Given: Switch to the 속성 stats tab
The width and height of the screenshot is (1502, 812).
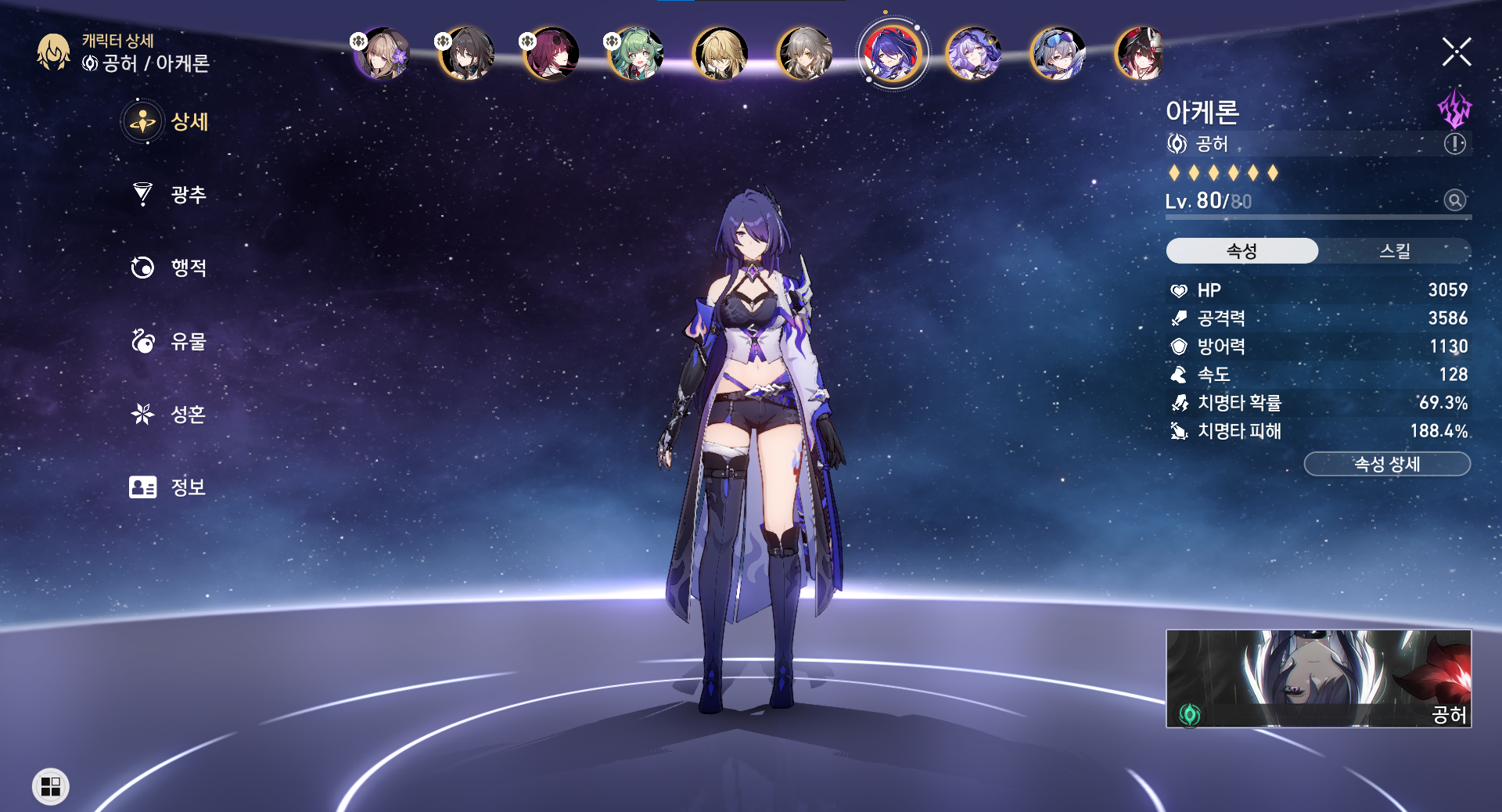Looking at the screenshot, I should point(1241,251).
